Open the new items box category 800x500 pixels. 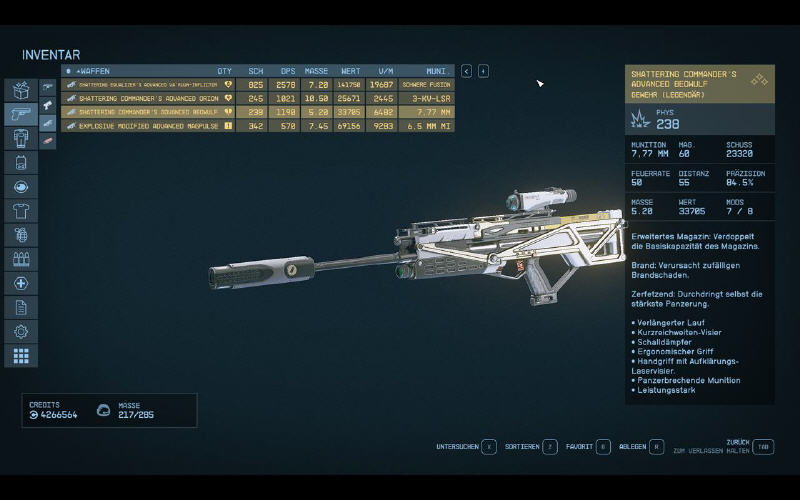point(21,90)
